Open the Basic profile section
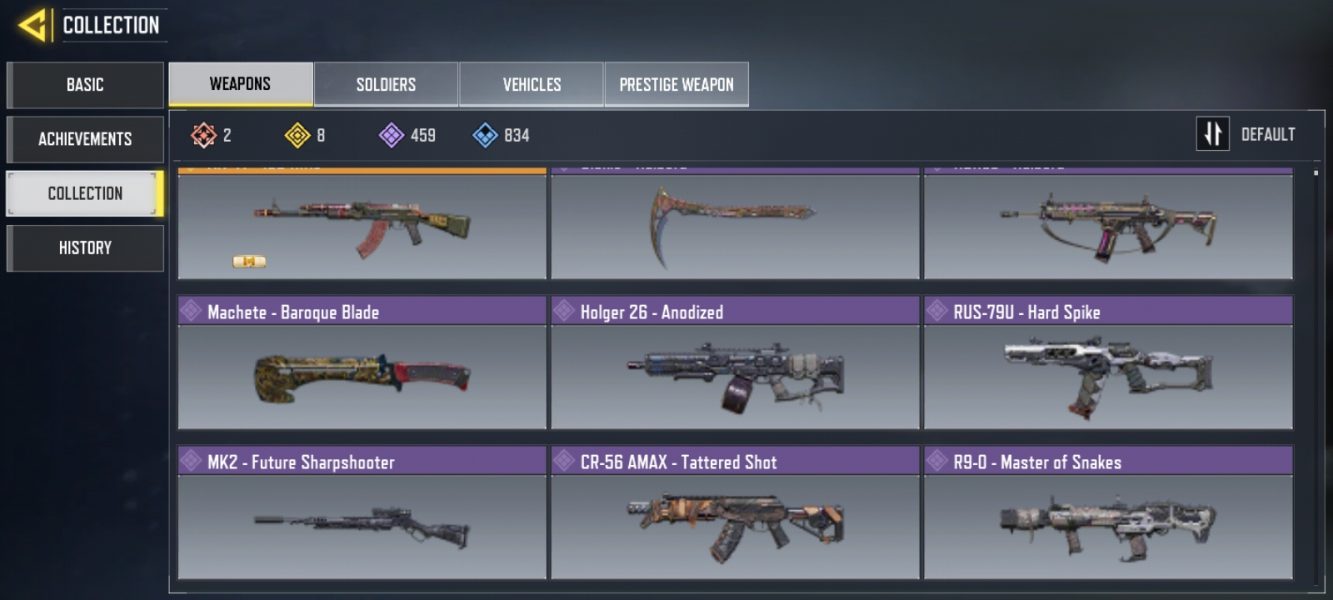1333x600 pixels. click(x=85, y=85)
